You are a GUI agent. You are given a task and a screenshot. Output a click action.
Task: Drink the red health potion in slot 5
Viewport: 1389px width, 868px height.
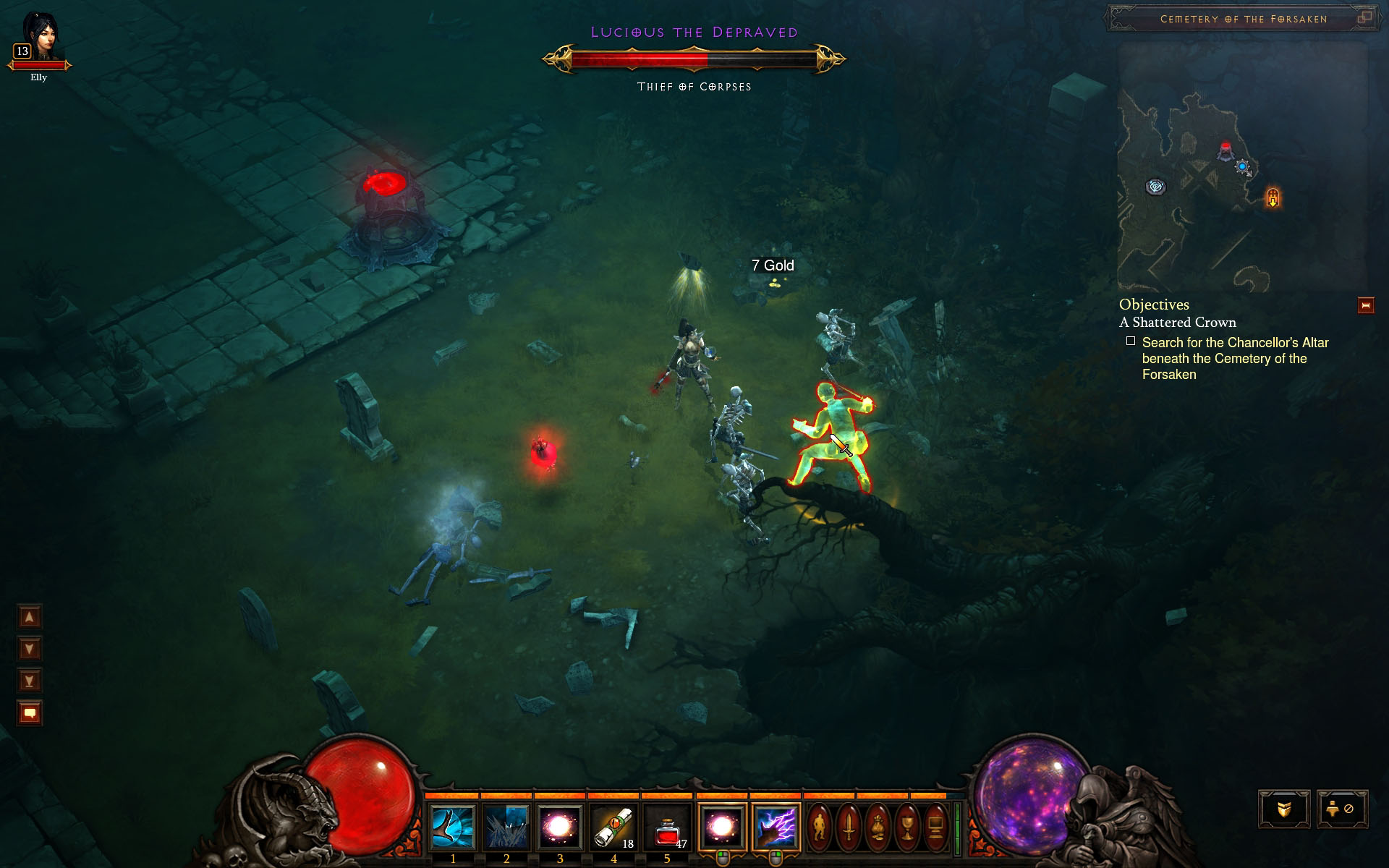[x=666, y=827]
